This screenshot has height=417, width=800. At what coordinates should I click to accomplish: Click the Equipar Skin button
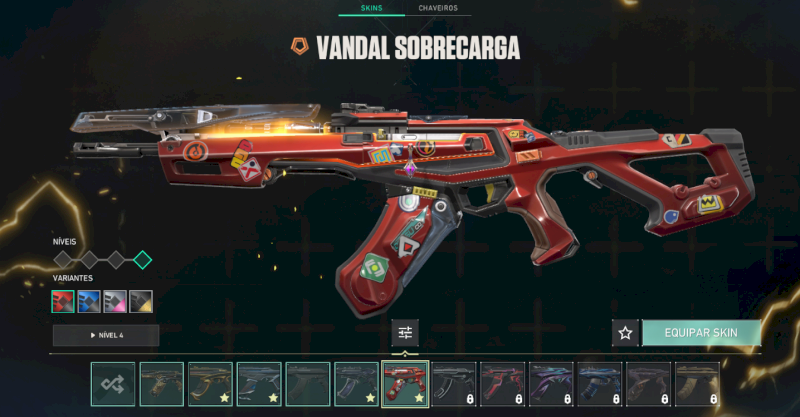[x=700, y=333]
